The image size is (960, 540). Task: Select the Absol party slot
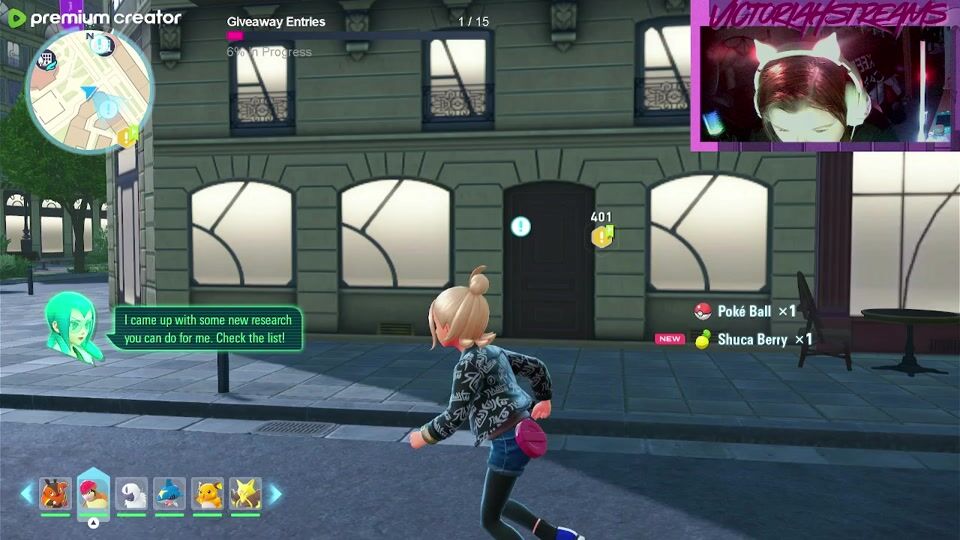tap(131, 494)
